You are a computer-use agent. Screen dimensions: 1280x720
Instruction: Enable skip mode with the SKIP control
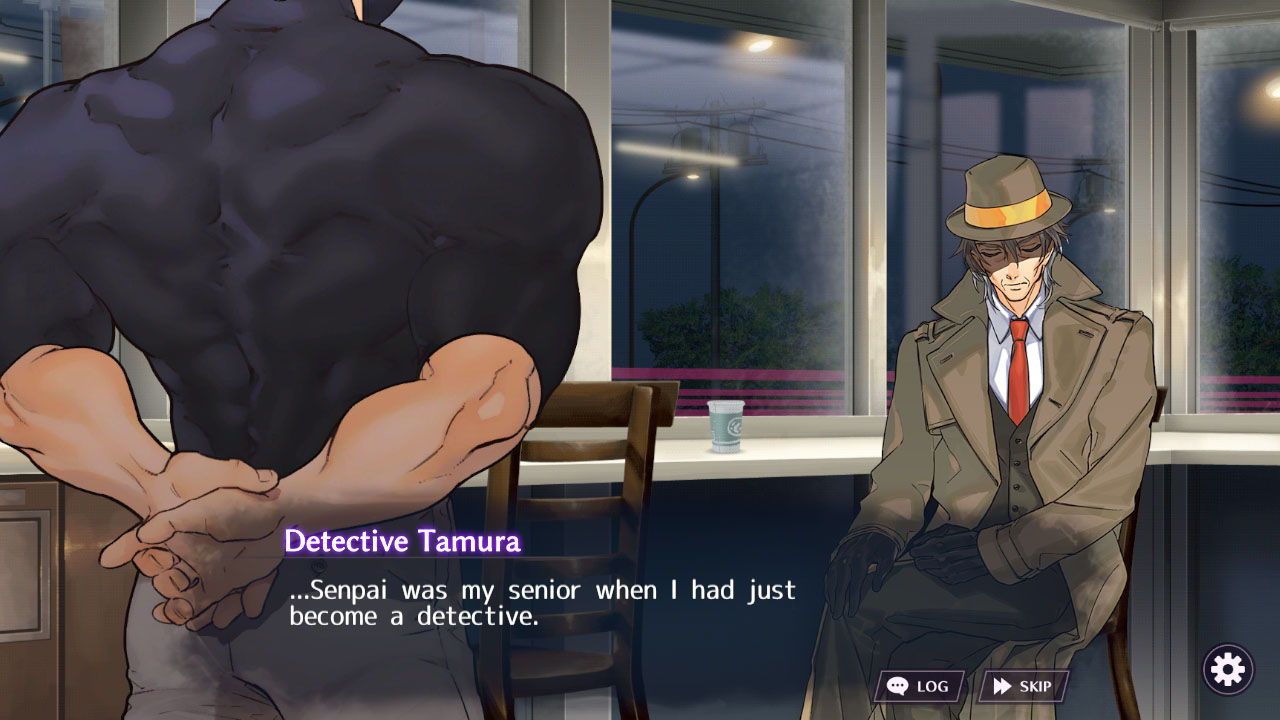click(x=1027, y=686)
